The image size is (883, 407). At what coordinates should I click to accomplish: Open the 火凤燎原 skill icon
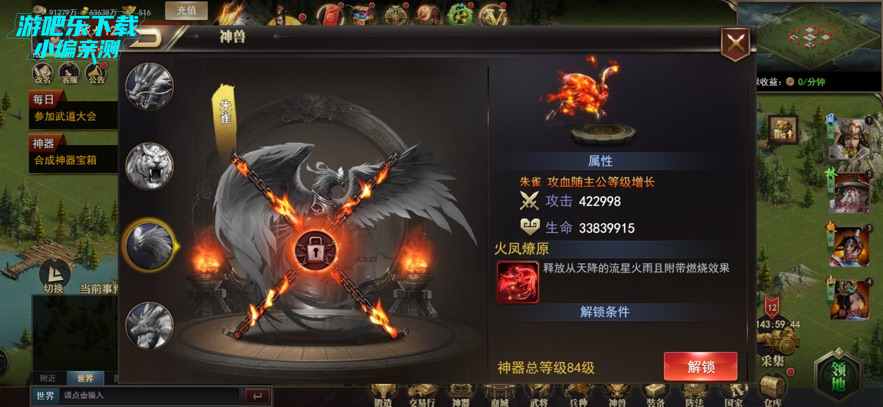(518, 281)
